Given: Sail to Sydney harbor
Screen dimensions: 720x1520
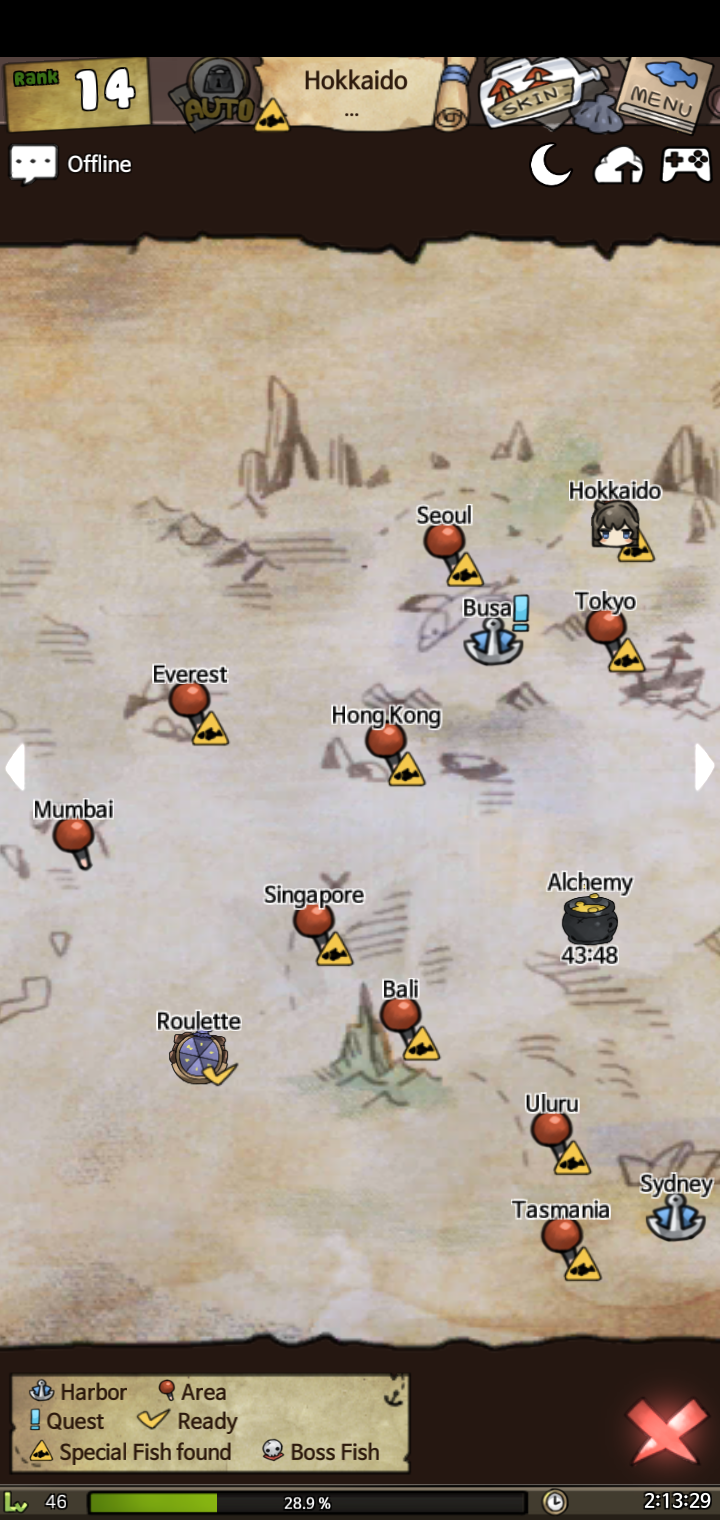Looking at the screenshot, I should [676, 1218].
